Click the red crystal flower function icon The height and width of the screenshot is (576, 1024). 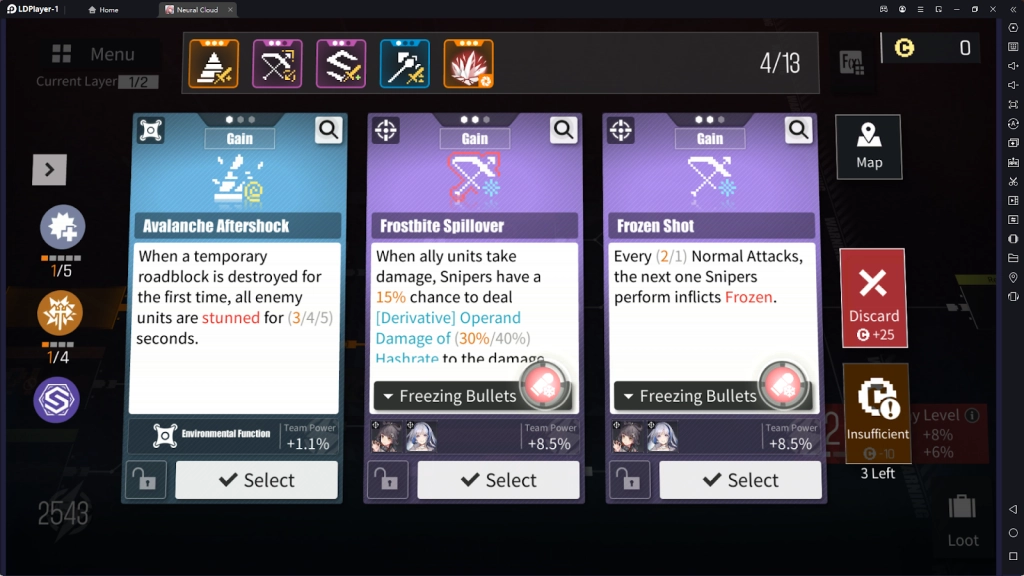tap(468, 64)
